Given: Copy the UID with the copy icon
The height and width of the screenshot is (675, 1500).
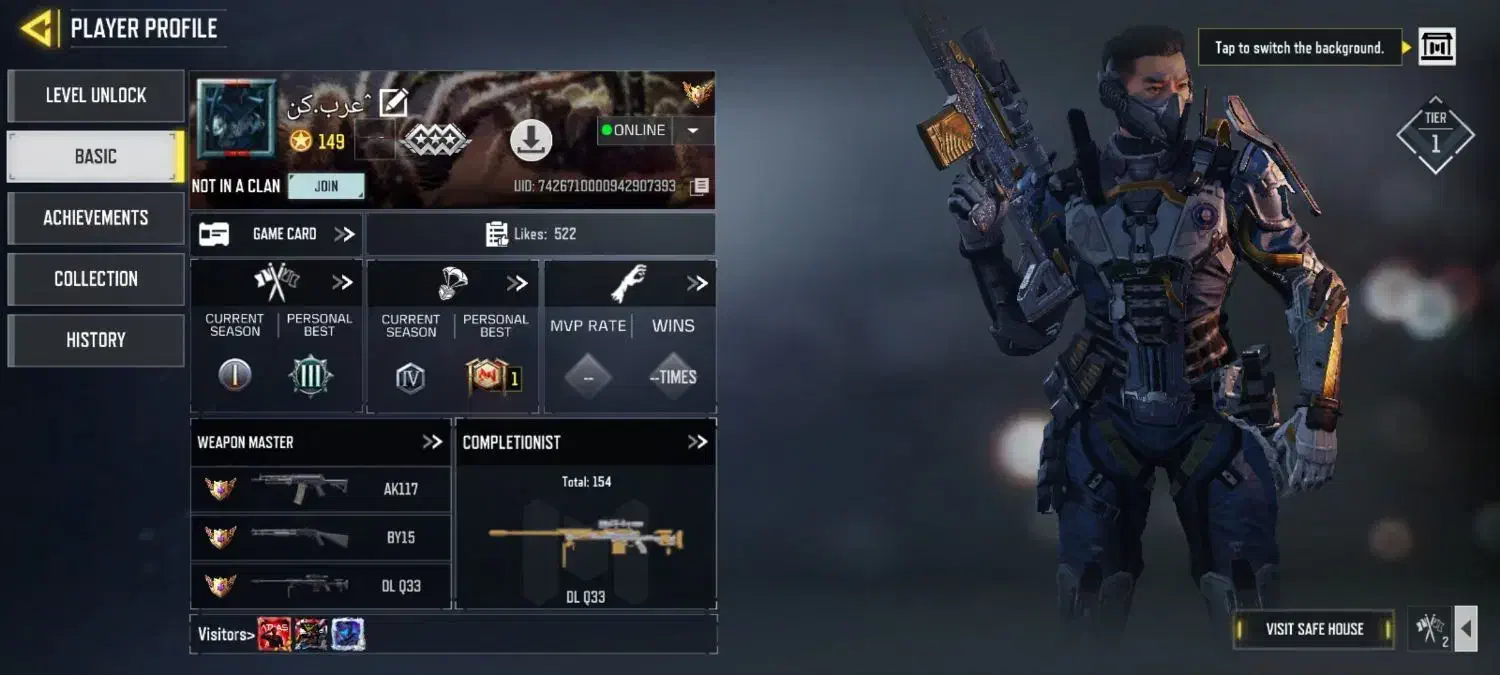Looking at the screenshot, I should [700, 186].
